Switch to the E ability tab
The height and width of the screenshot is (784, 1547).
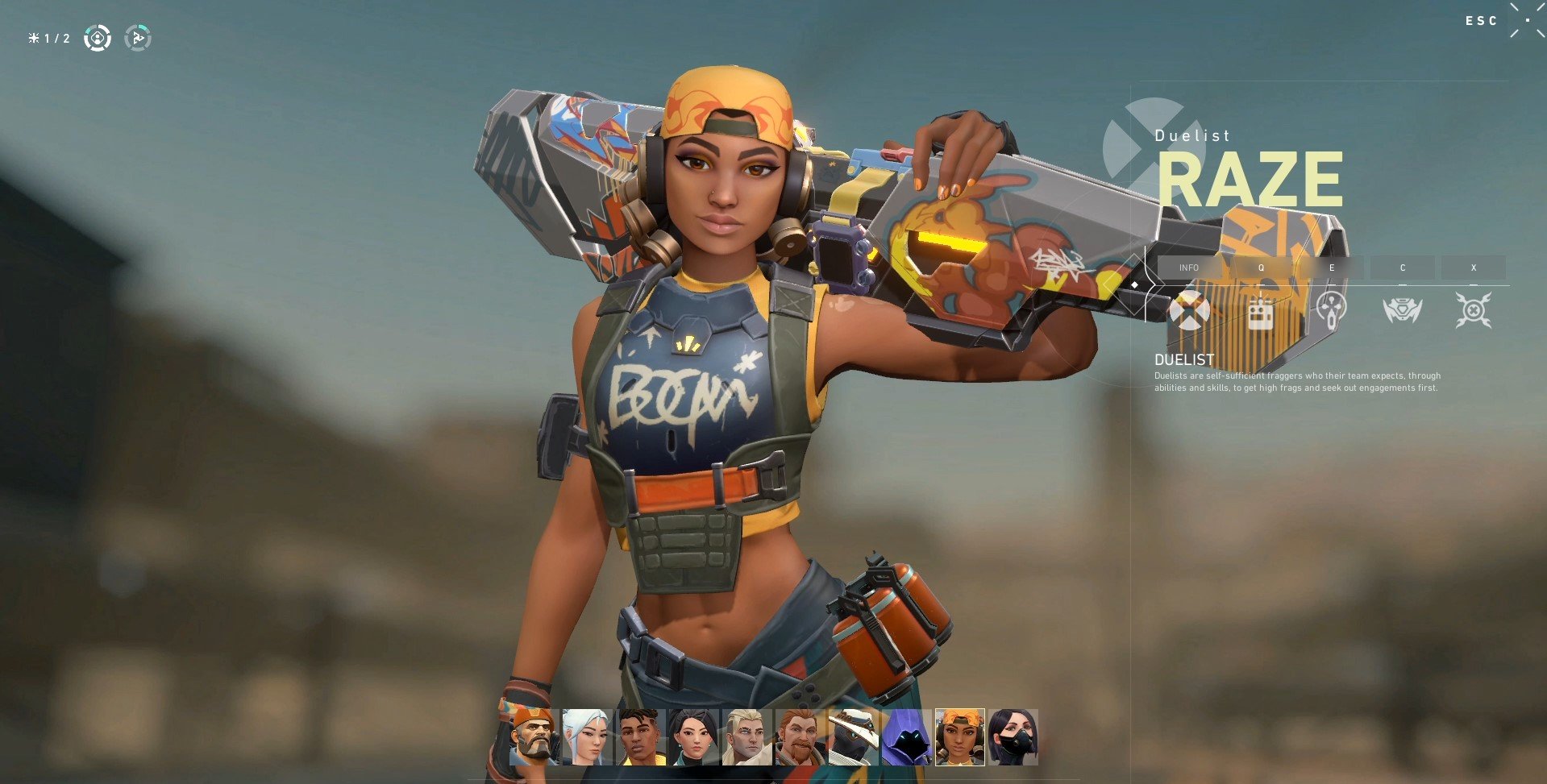1332,268
